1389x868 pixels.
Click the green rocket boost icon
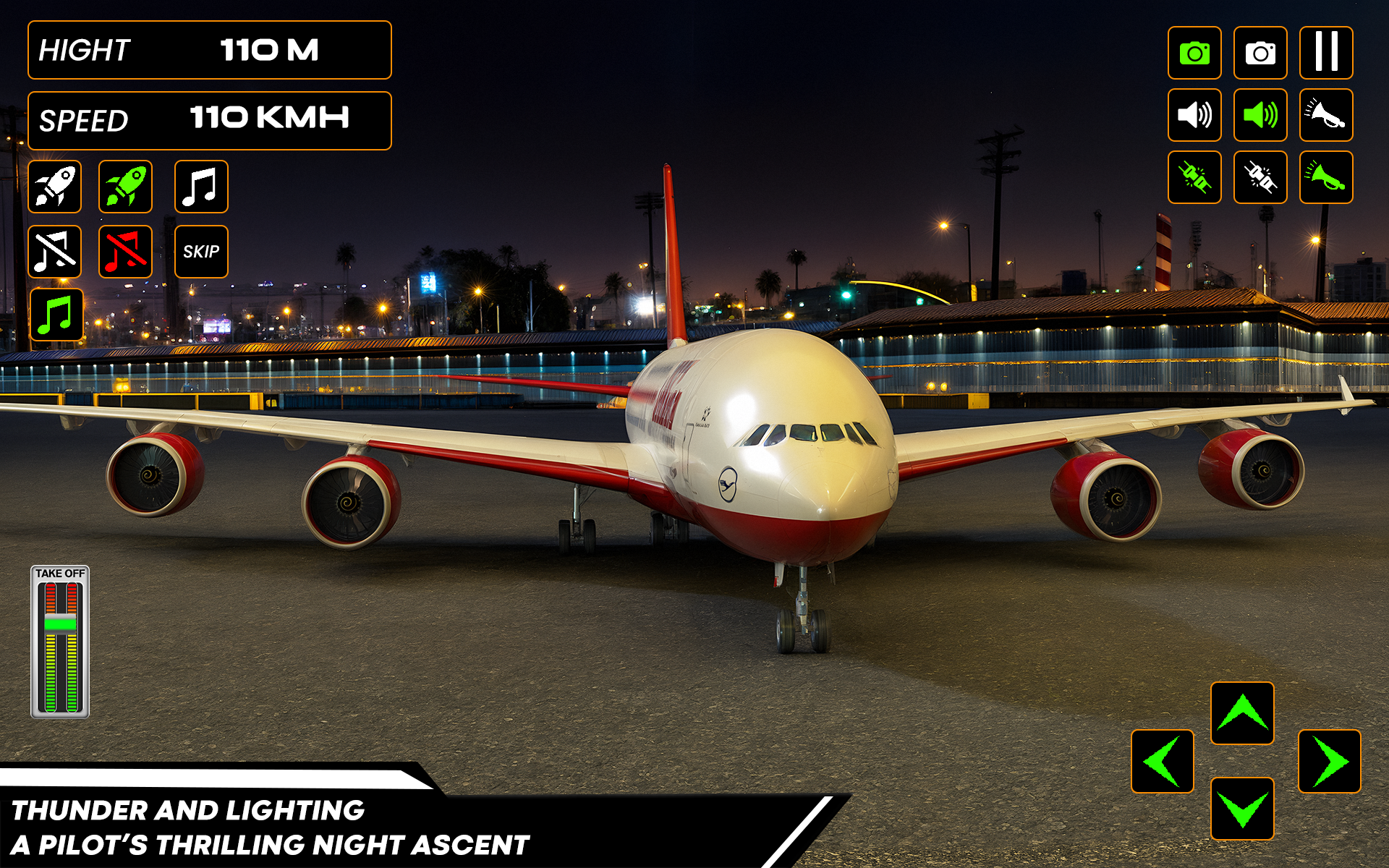126,187
